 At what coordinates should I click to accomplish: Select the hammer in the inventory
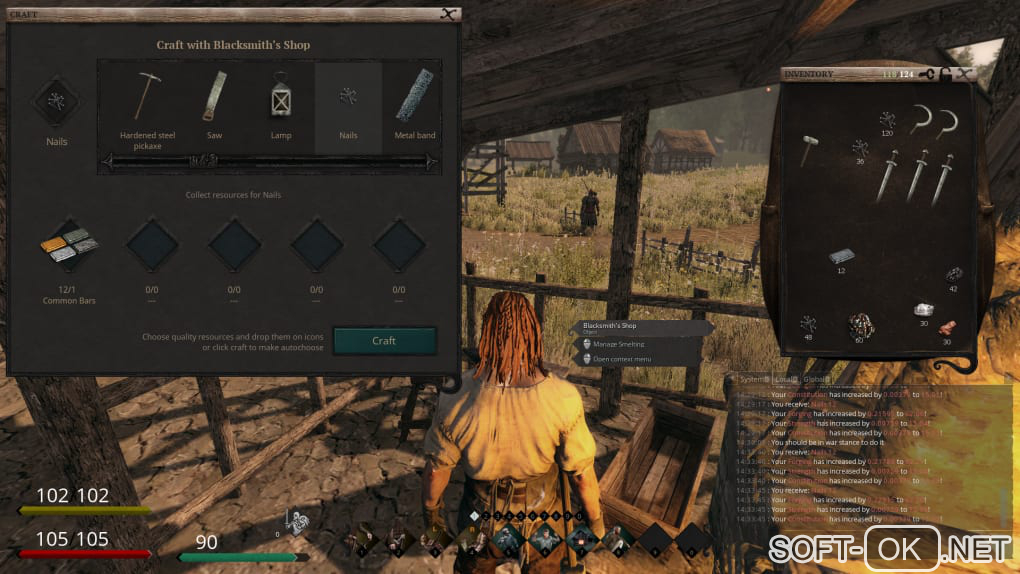point(809,150)
